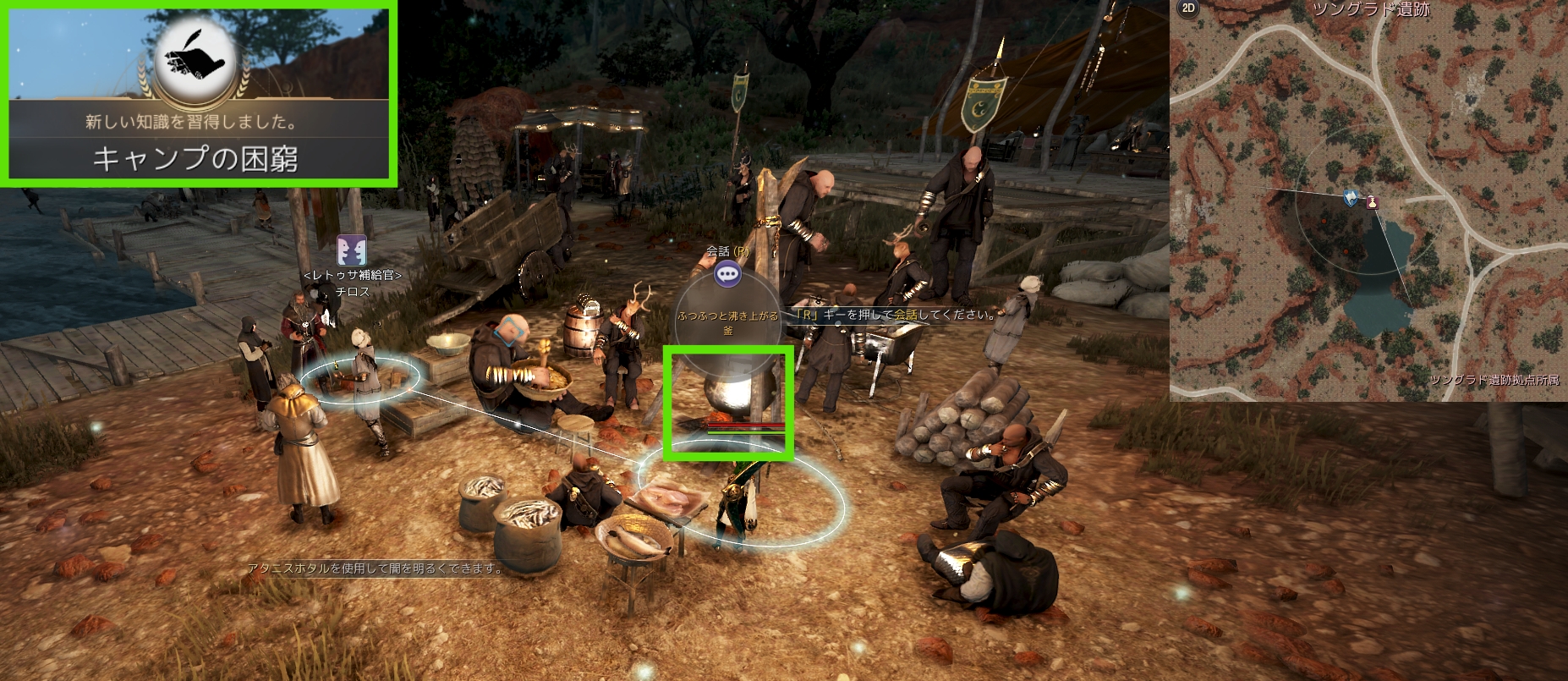Screen dimensions: 1568x681
Task: Click the blue flag marker on the minimap
Action: (1351, 198)
